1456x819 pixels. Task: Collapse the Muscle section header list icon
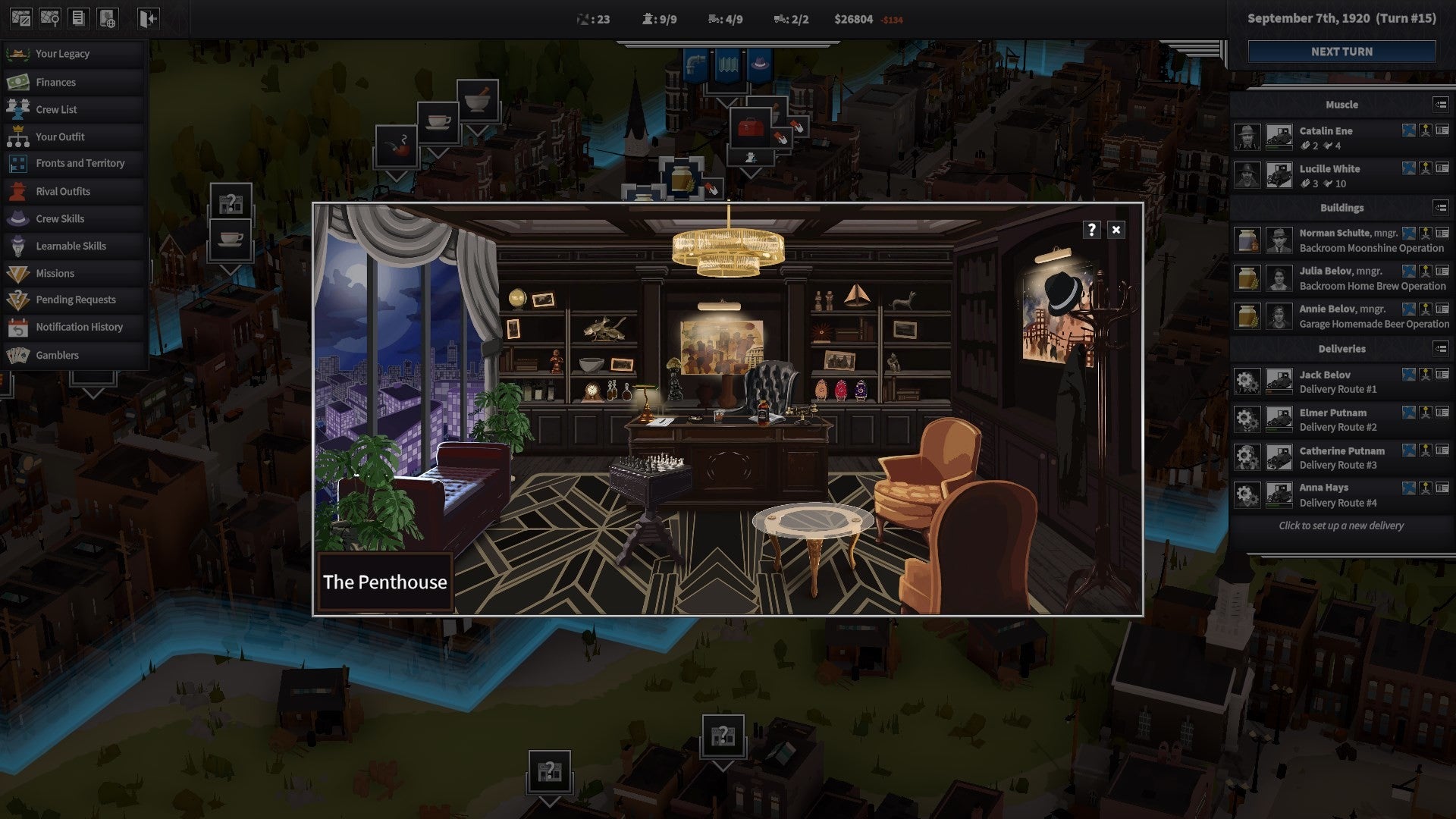[1440, 105]
